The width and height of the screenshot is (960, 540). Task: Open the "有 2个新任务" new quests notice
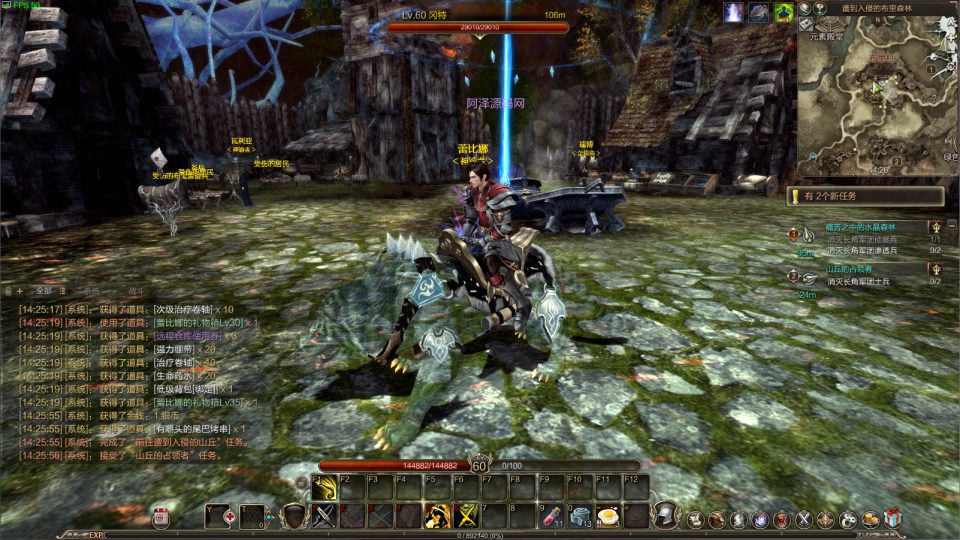pyautogui.click(x=866, y=197)
